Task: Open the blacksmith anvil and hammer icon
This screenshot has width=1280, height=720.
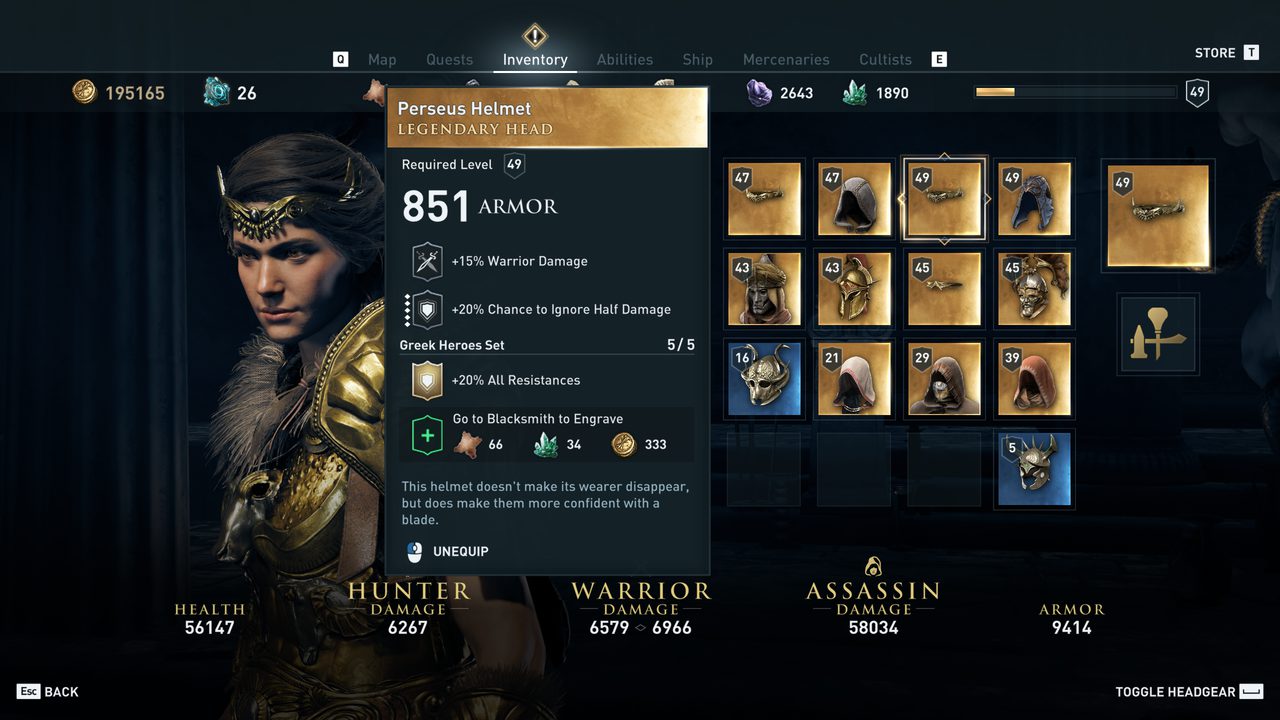Action: tap(1158, 334)
